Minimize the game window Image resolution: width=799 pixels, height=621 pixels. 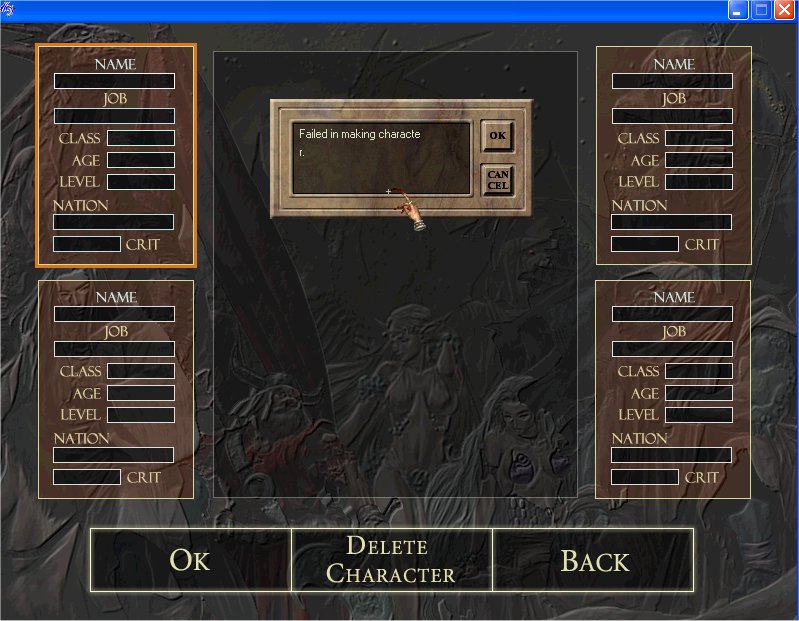[x=738, y=10]
